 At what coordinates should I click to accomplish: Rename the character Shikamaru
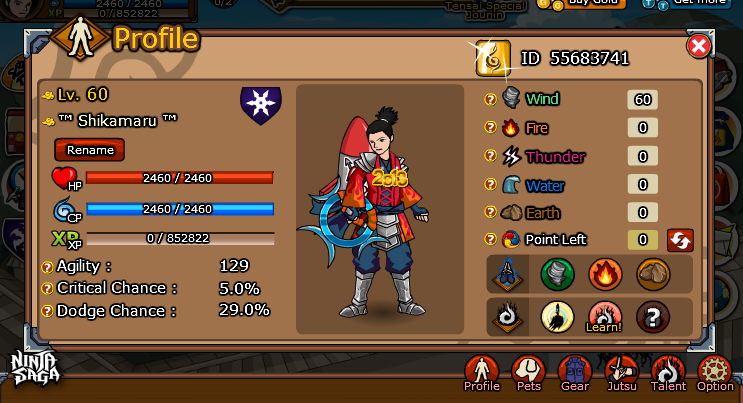(89, 150)
